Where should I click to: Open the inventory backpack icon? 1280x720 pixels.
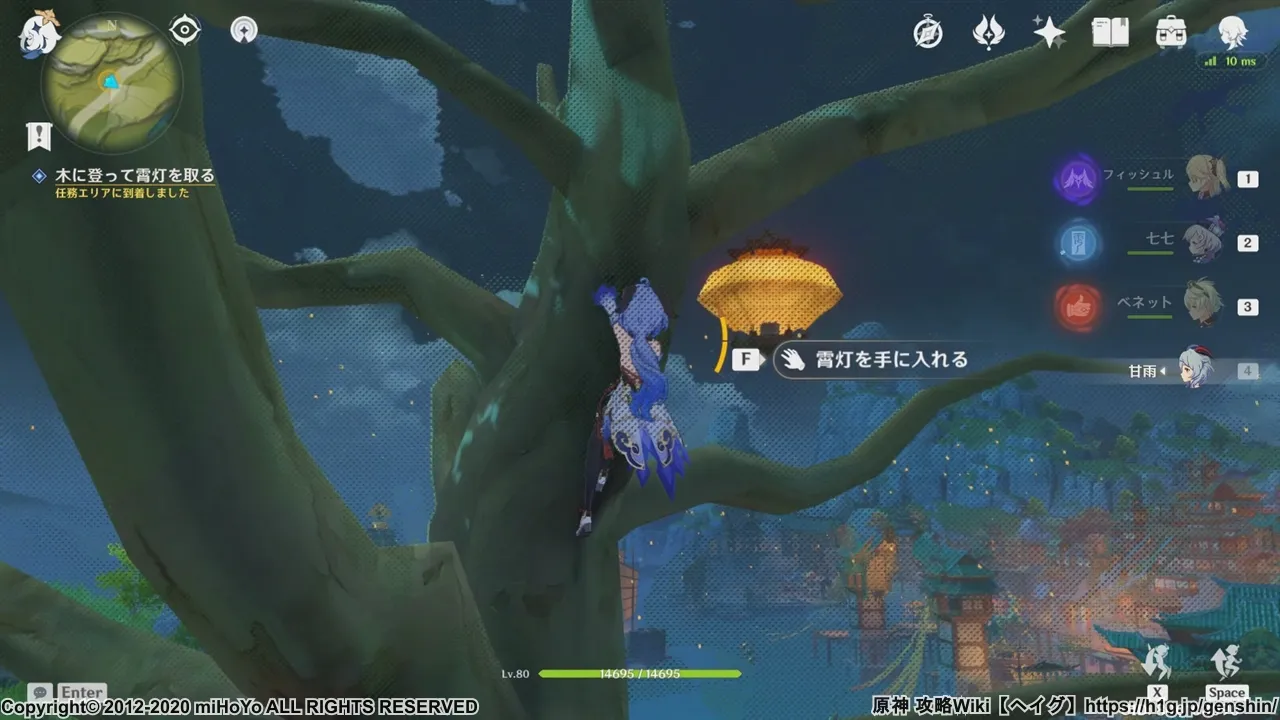(1173, 33)
